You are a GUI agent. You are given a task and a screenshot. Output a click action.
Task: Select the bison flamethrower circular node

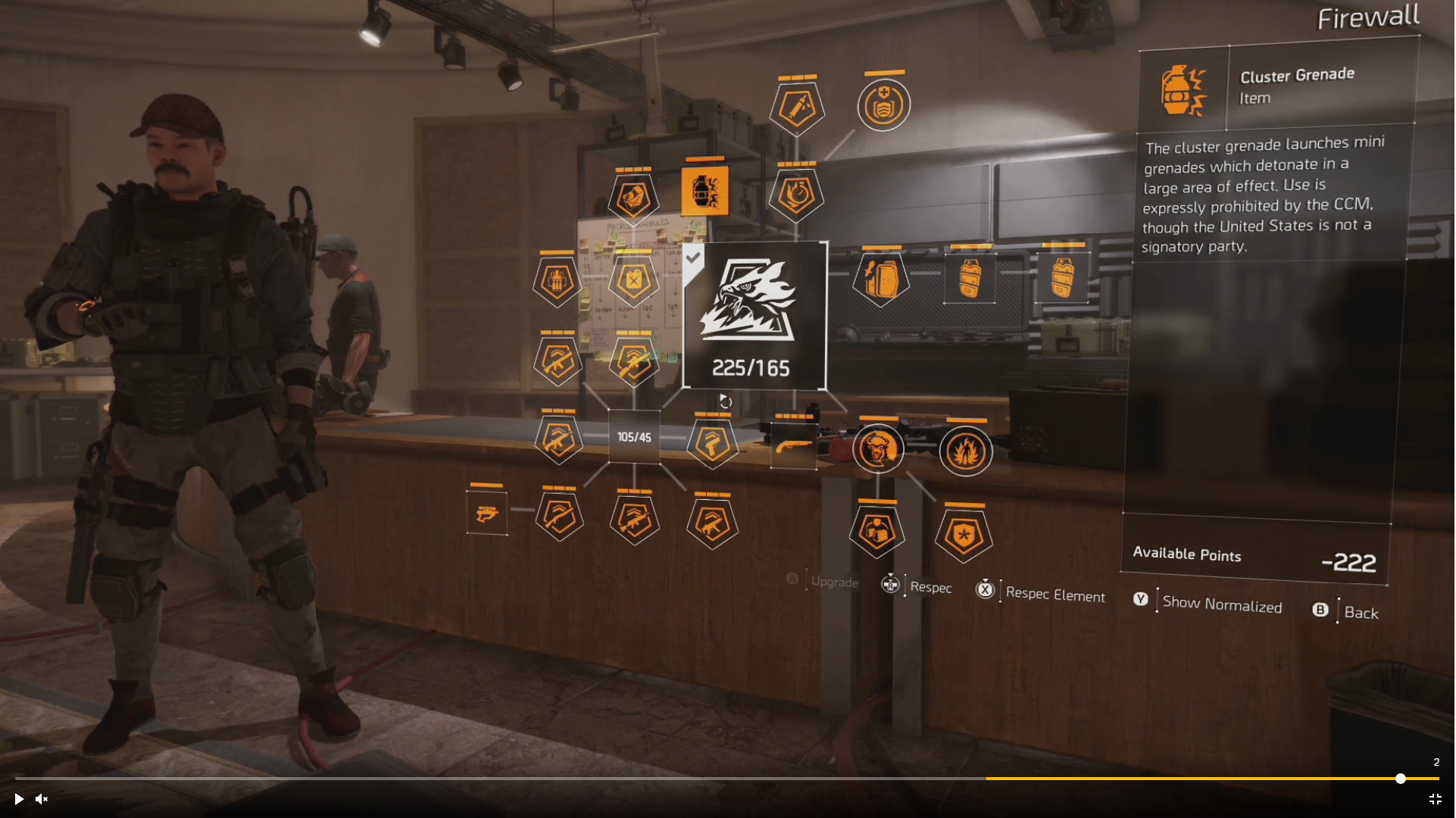coord(878,449)
